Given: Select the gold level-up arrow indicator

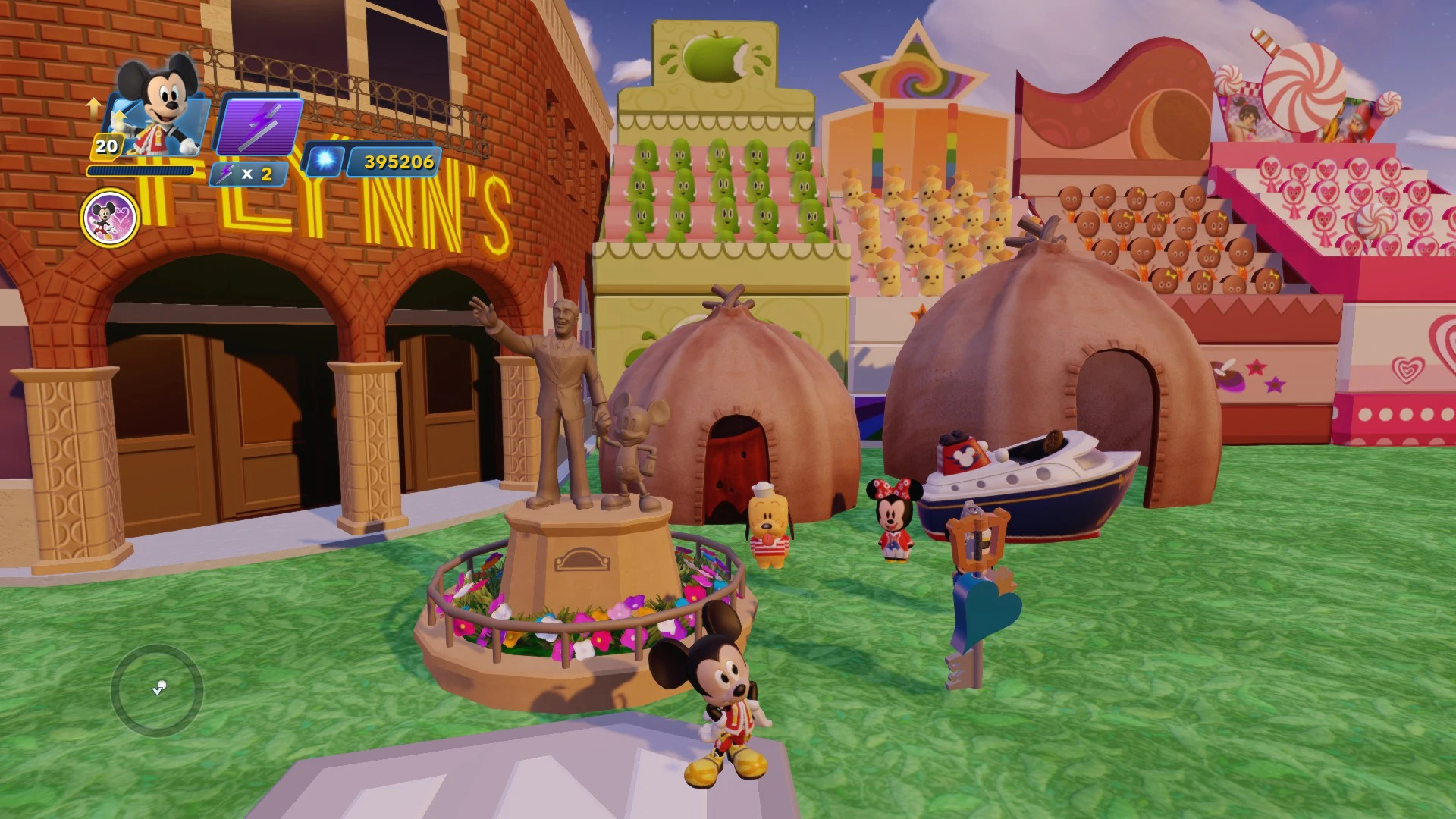Looking at the screenshot, I should tap(95, 108).
